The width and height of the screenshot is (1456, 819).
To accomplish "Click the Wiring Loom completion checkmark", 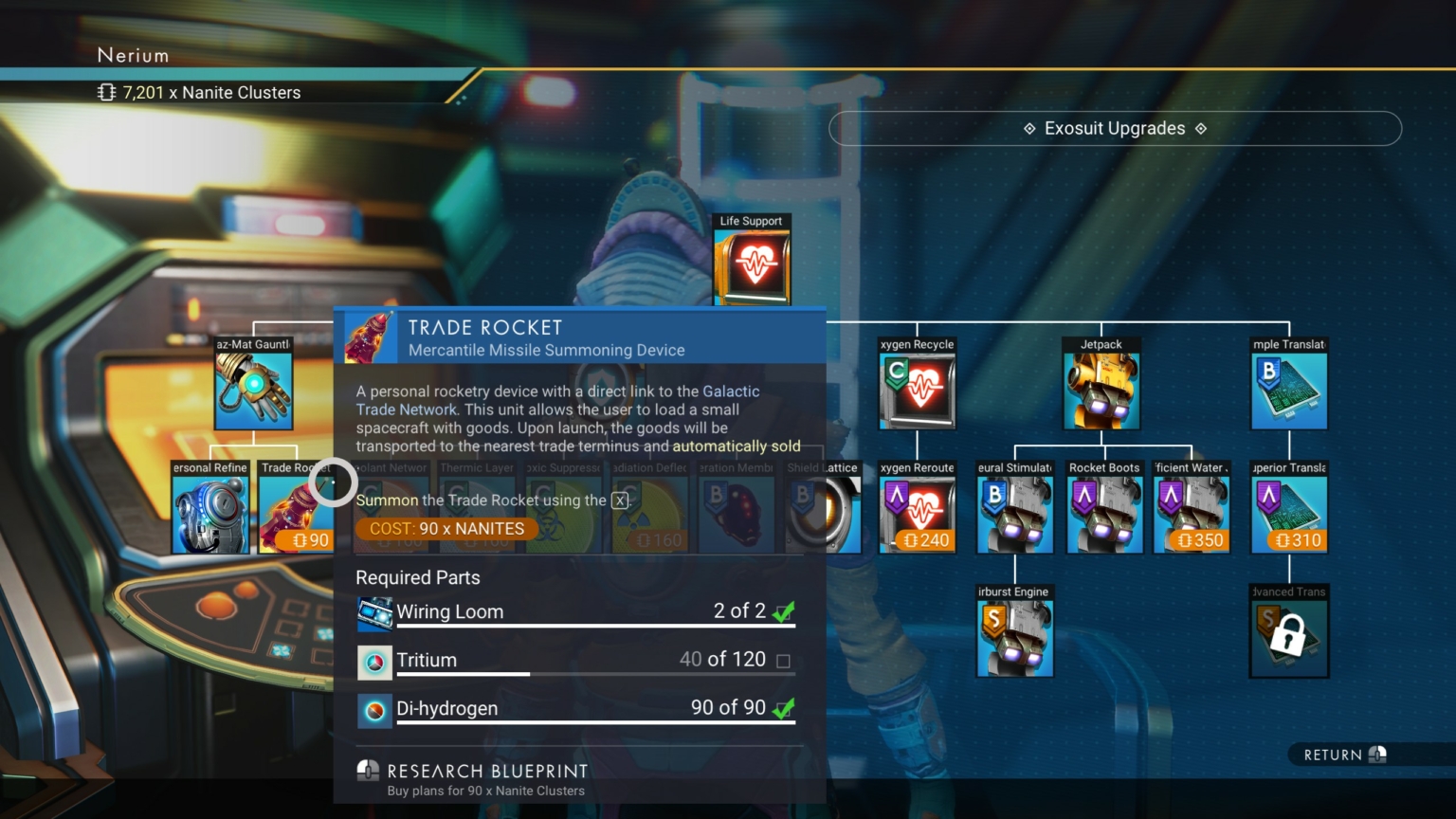I will 783,612.
